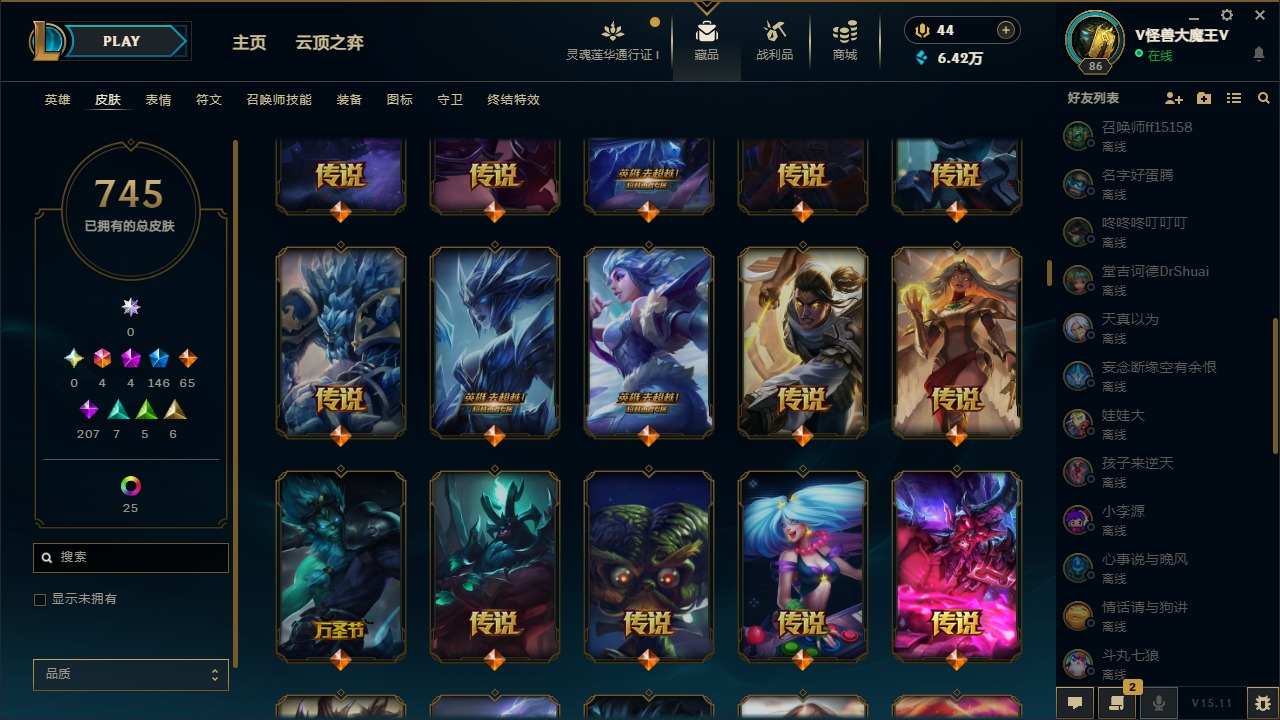Expand the friend entry for 堂吉诃德DrShuai
The image size is (1280, 720).
coord(1160,280)
